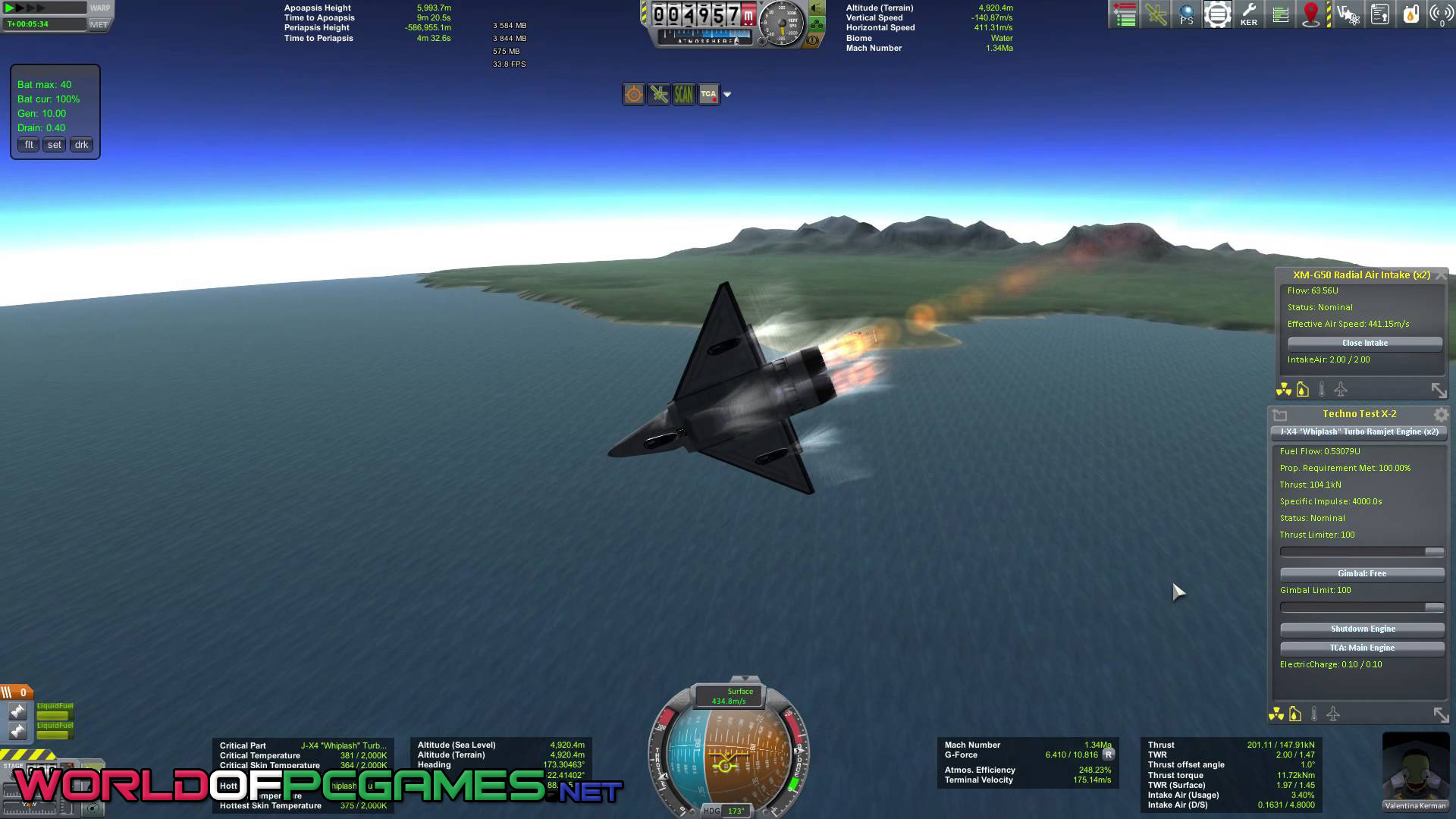Click the SCAN toolbar button
The height and width of the screenshot is (819, 1456).
tap(683, 94)
